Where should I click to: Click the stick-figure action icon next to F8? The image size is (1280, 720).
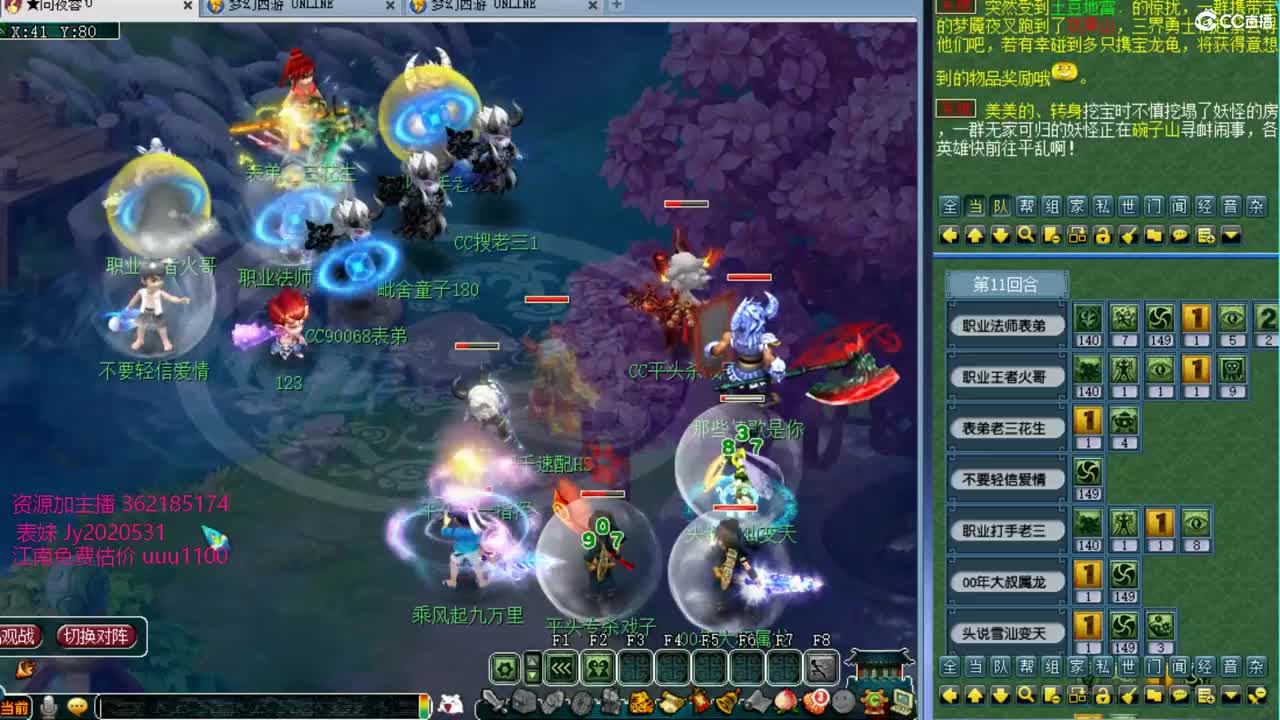pyautogui.click(x=820, y=666)
